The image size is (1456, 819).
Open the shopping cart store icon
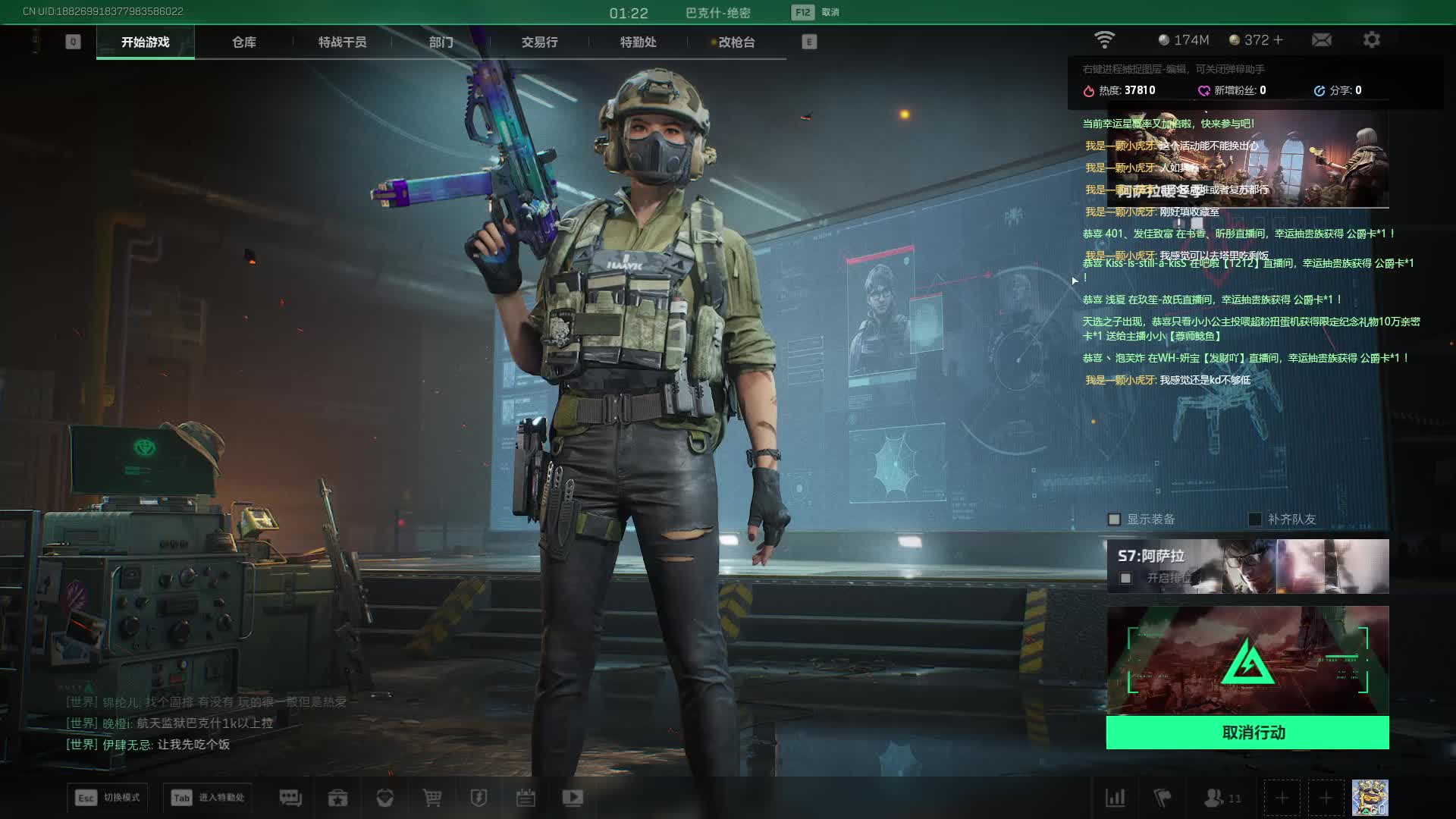tap(432, 798)
